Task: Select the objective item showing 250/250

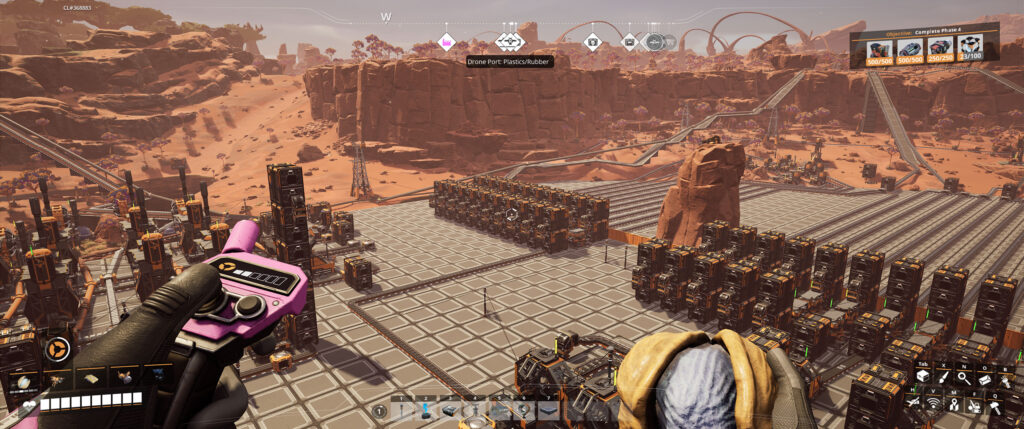Action: (940, 49)
